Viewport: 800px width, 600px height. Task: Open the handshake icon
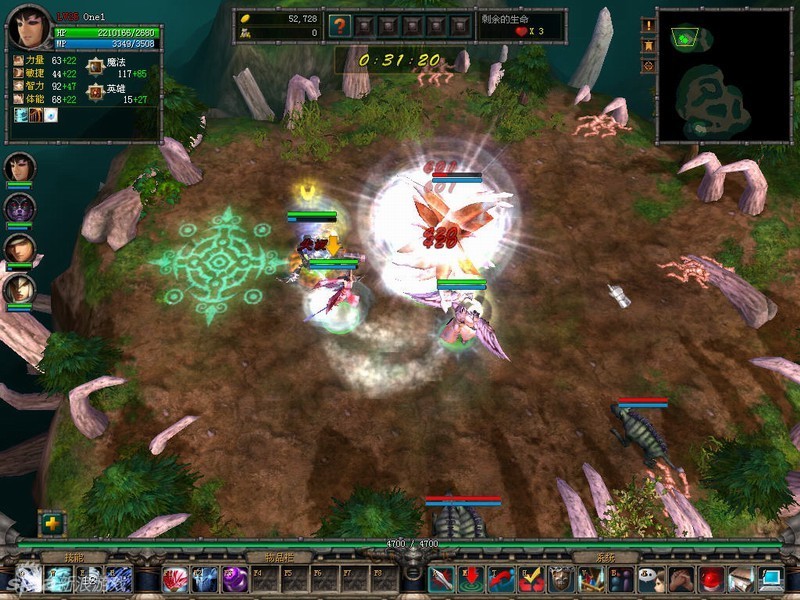682,579
